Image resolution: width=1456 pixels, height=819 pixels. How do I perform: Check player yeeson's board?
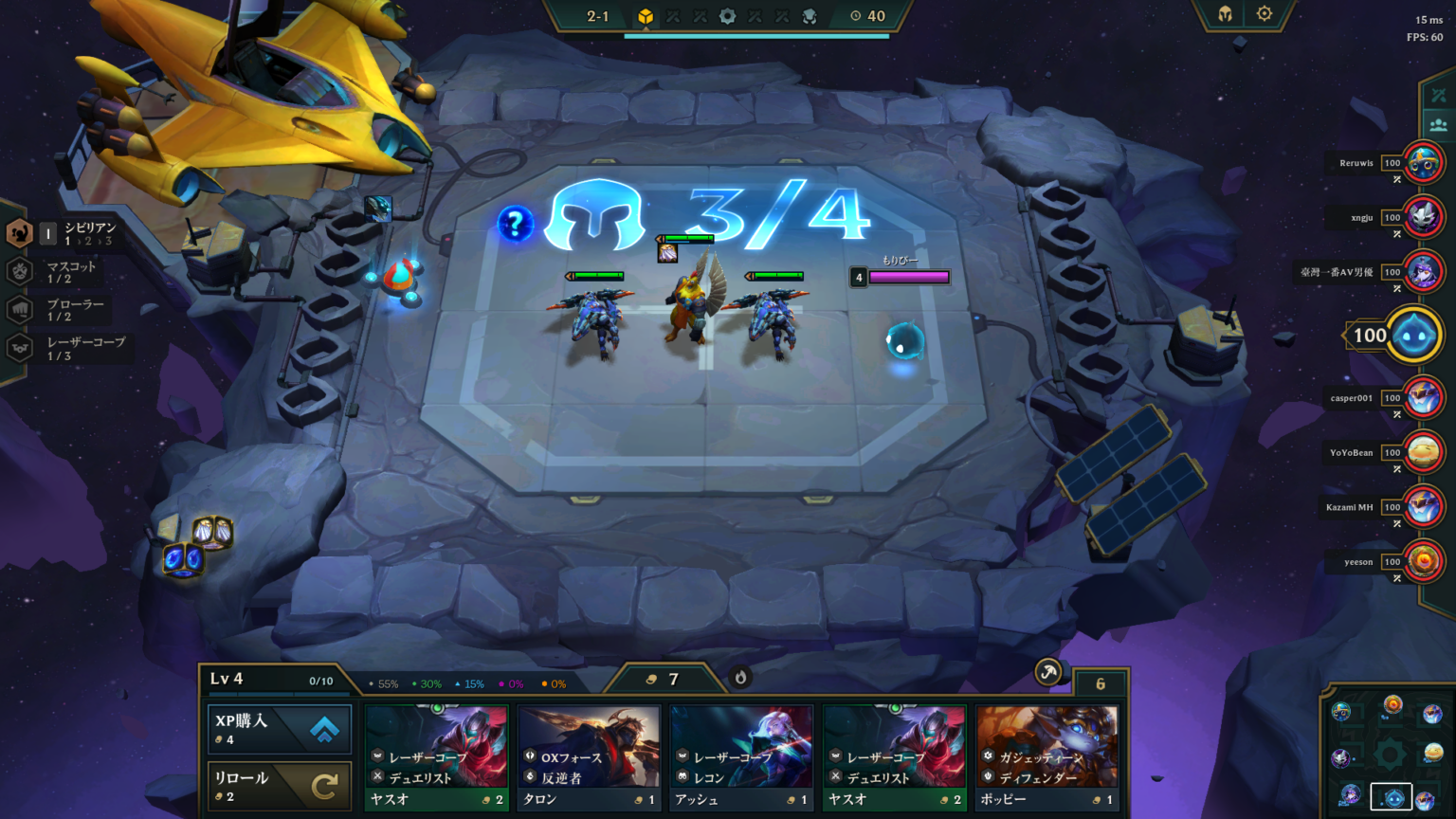[x=1423, y=562]
